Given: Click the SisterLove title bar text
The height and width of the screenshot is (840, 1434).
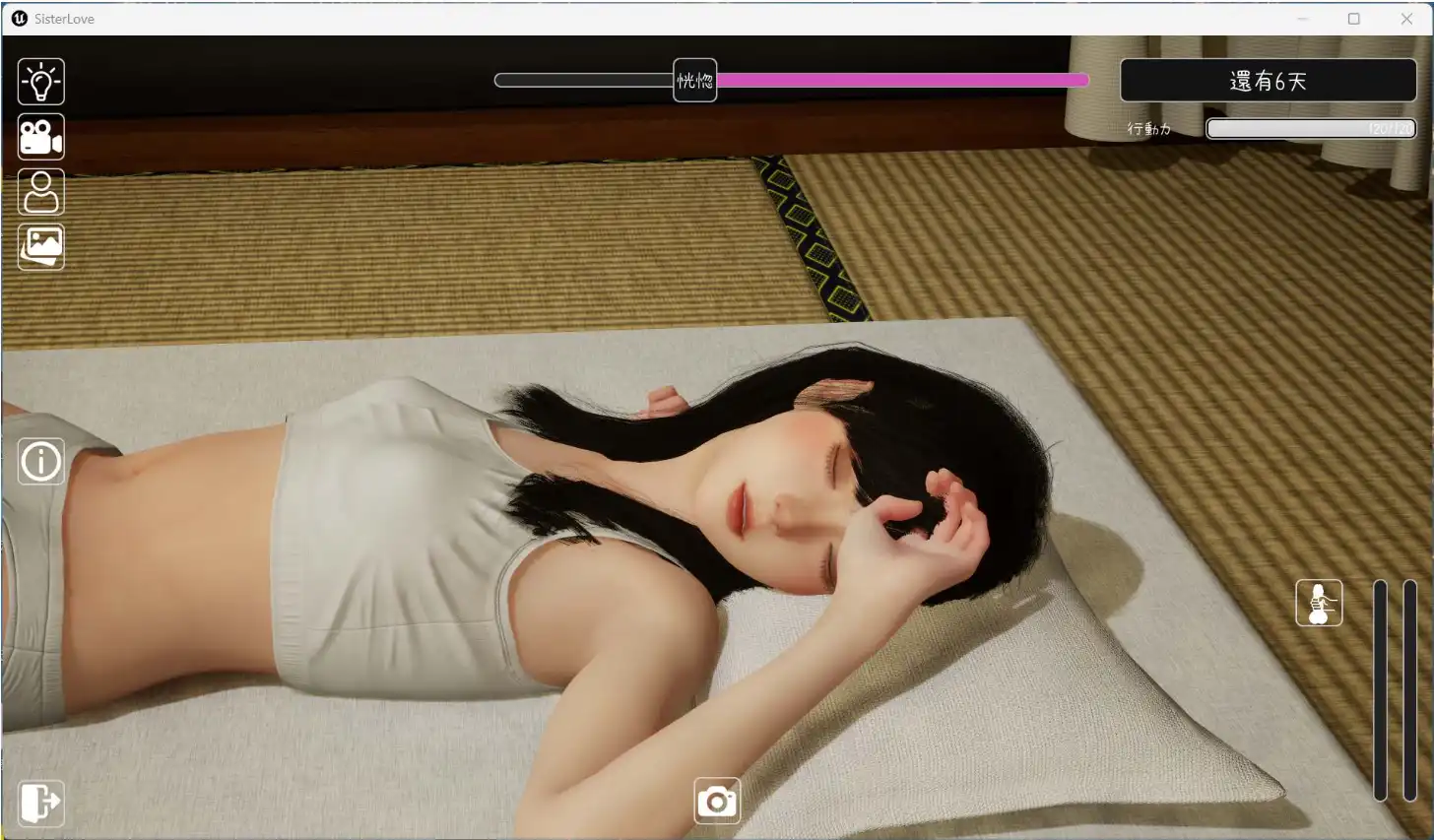Looking at the screenshot, I should pyautogui.click(x=67, y=19).
